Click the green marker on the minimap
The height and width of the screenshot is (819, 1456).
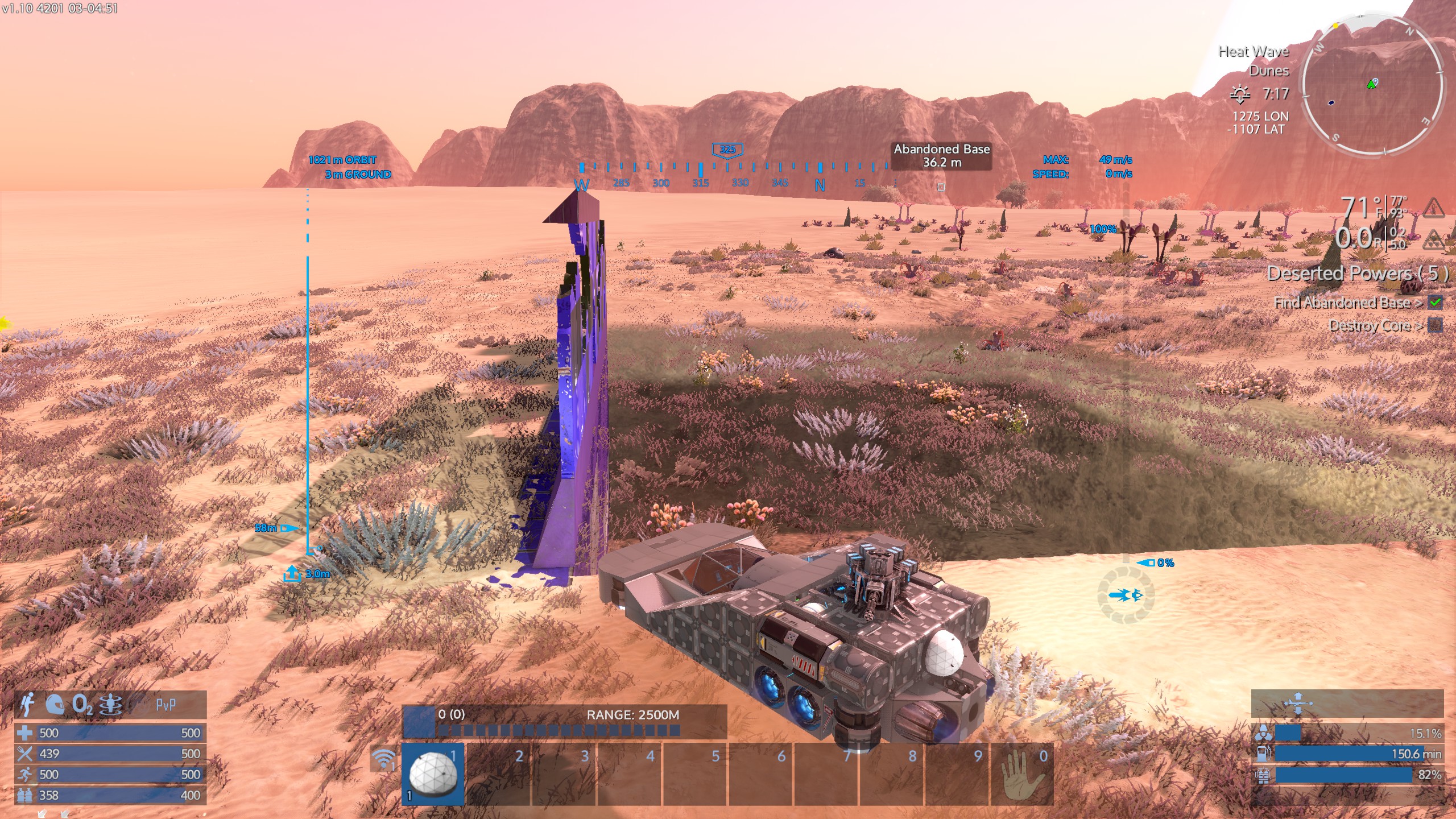[x=1371, y=85]
